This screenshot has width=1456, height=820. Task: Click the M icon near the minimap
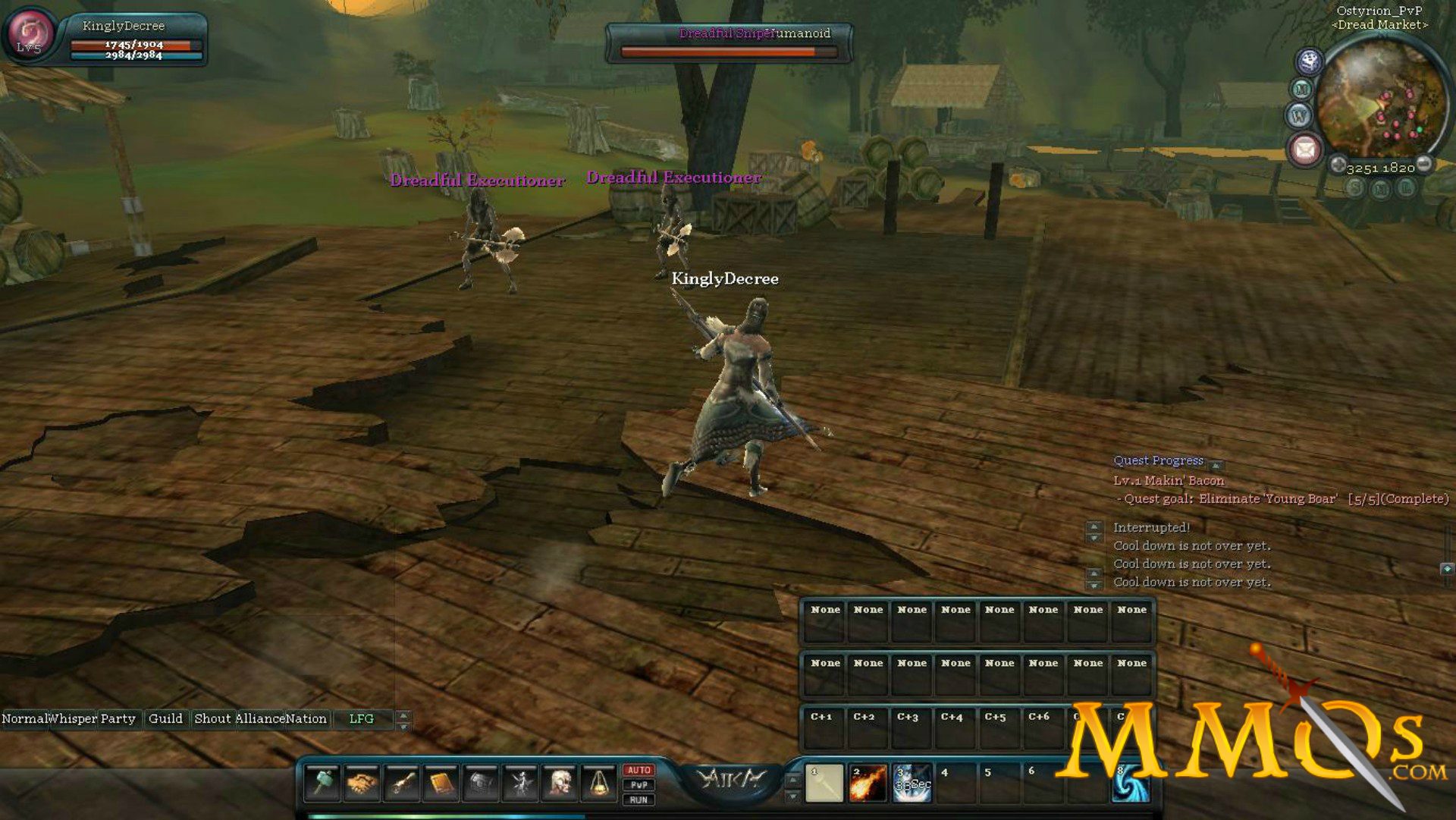[x=1301, y=87]
